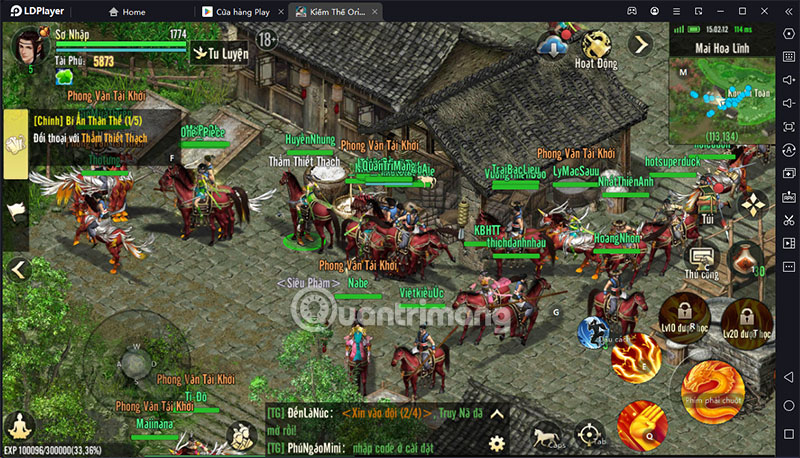The height and width of the screenshot is (458, 800).
Task: Expand the top menu with the arrow
Action: [x=640, y=44]
